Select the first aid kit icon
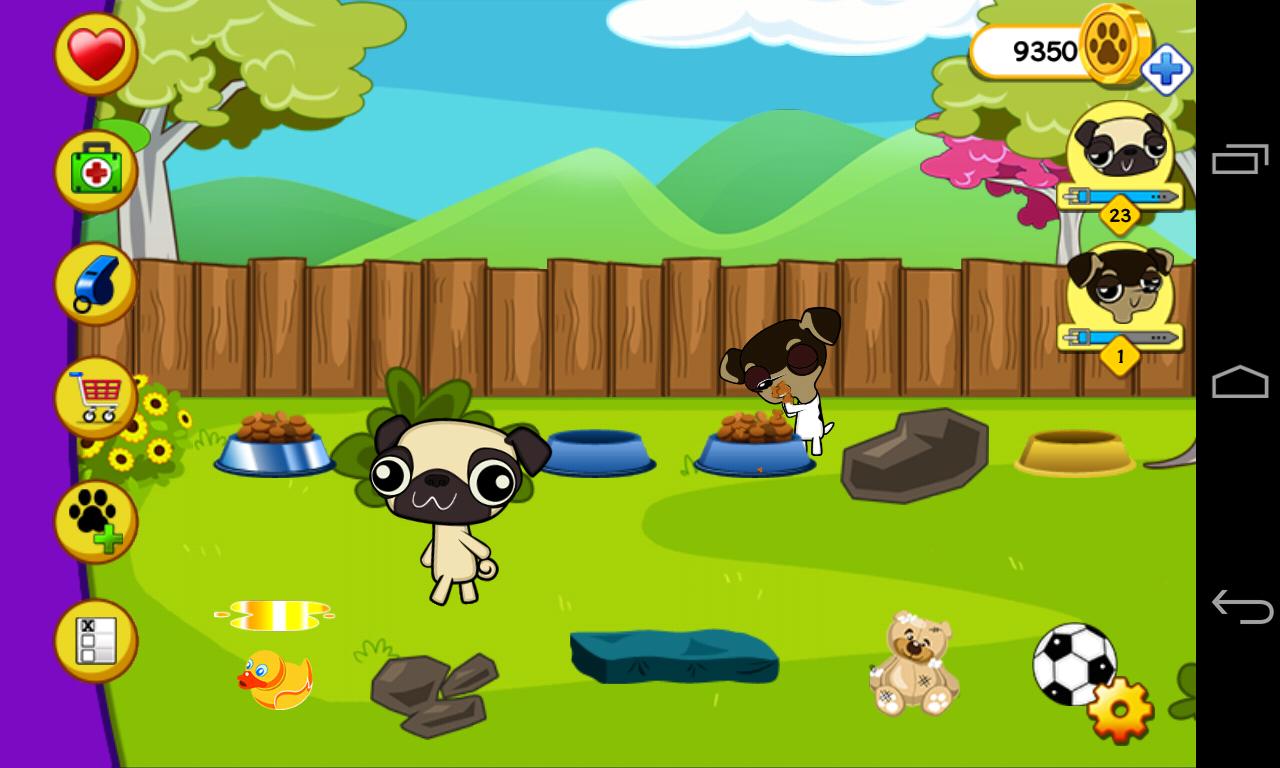 coord(93,168)
